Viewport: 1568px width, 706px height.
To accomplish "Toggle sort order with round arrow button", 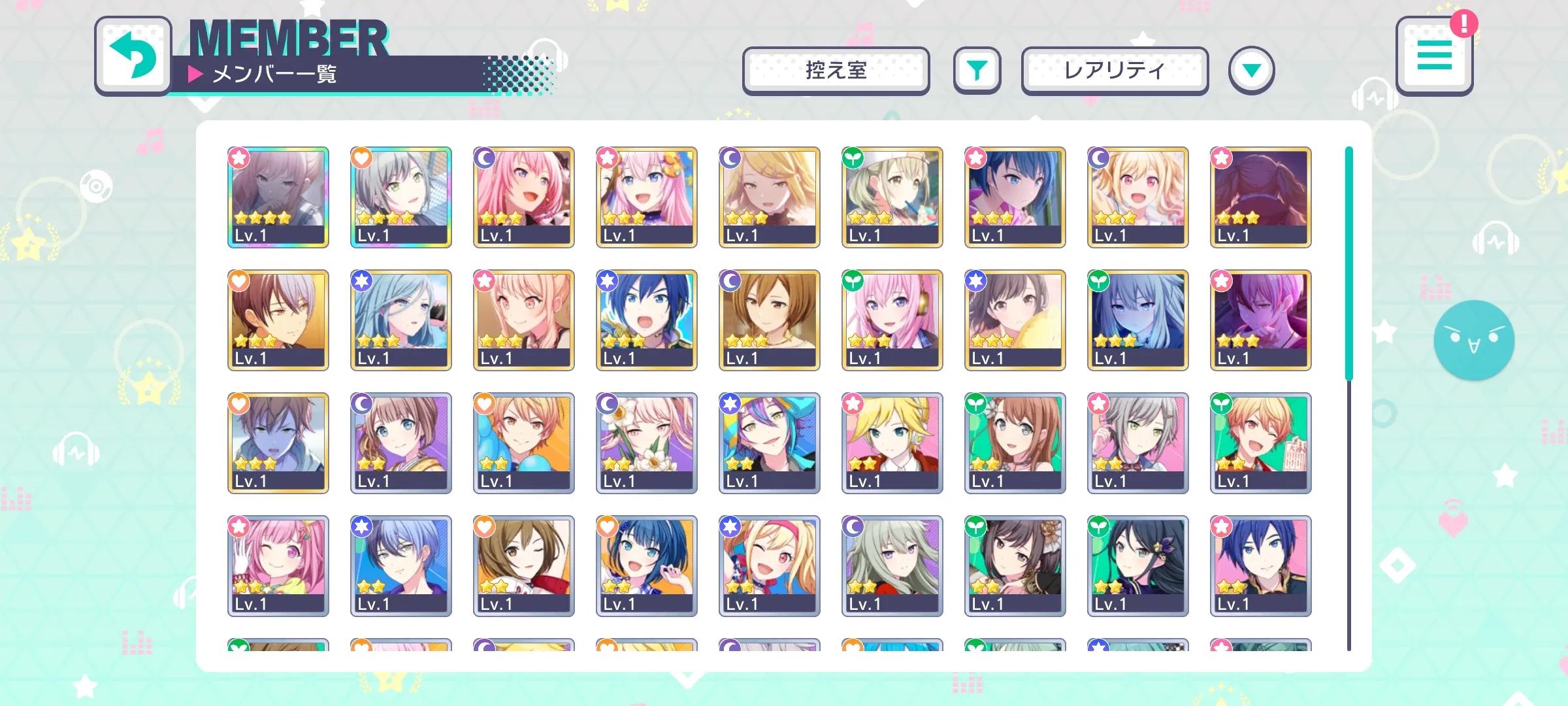I will (x=1251, y=71).
